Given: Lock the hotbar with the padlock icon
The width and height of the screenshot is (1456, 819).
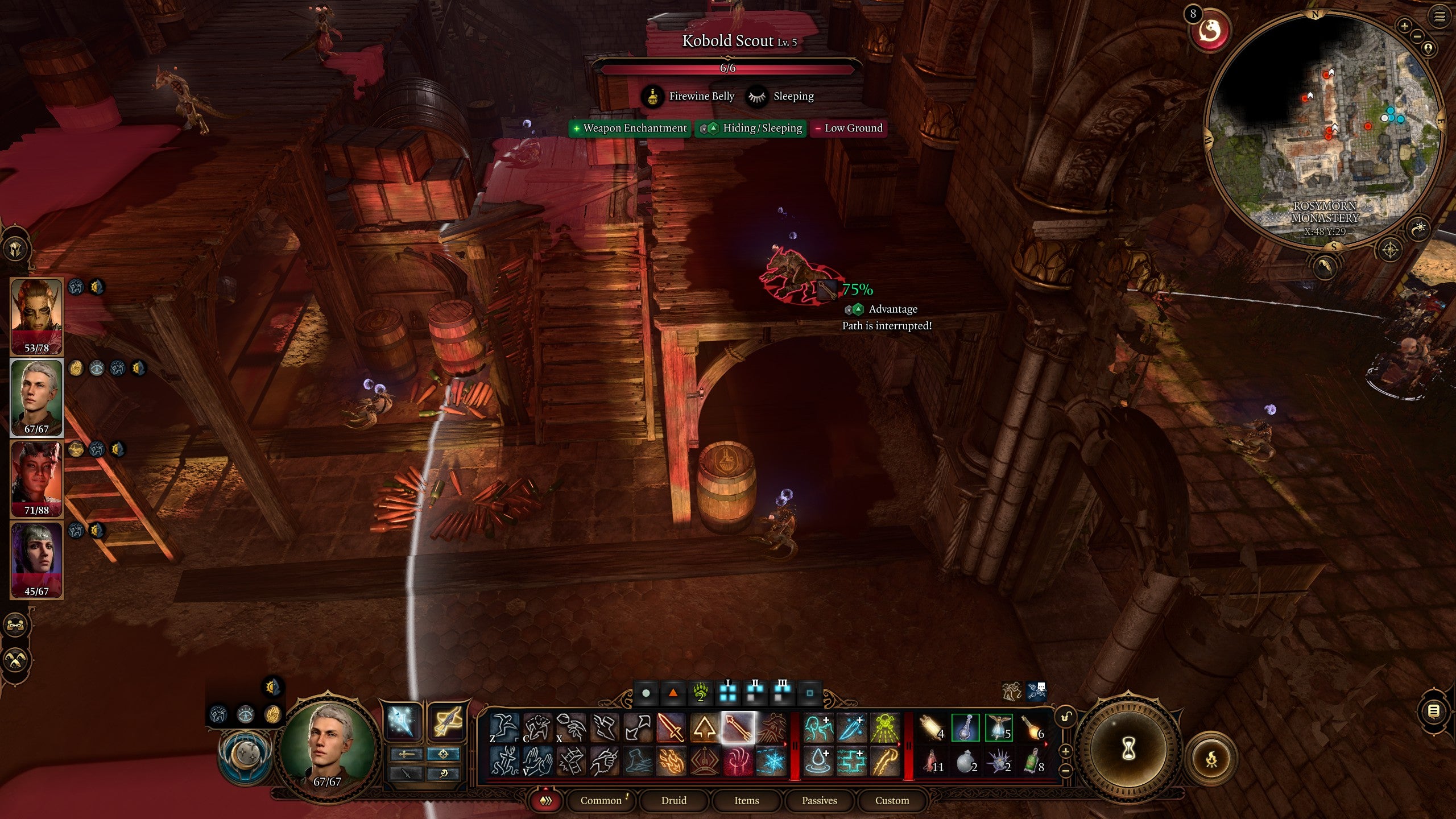Looking at the screenshot, I should coord(1065,717).
